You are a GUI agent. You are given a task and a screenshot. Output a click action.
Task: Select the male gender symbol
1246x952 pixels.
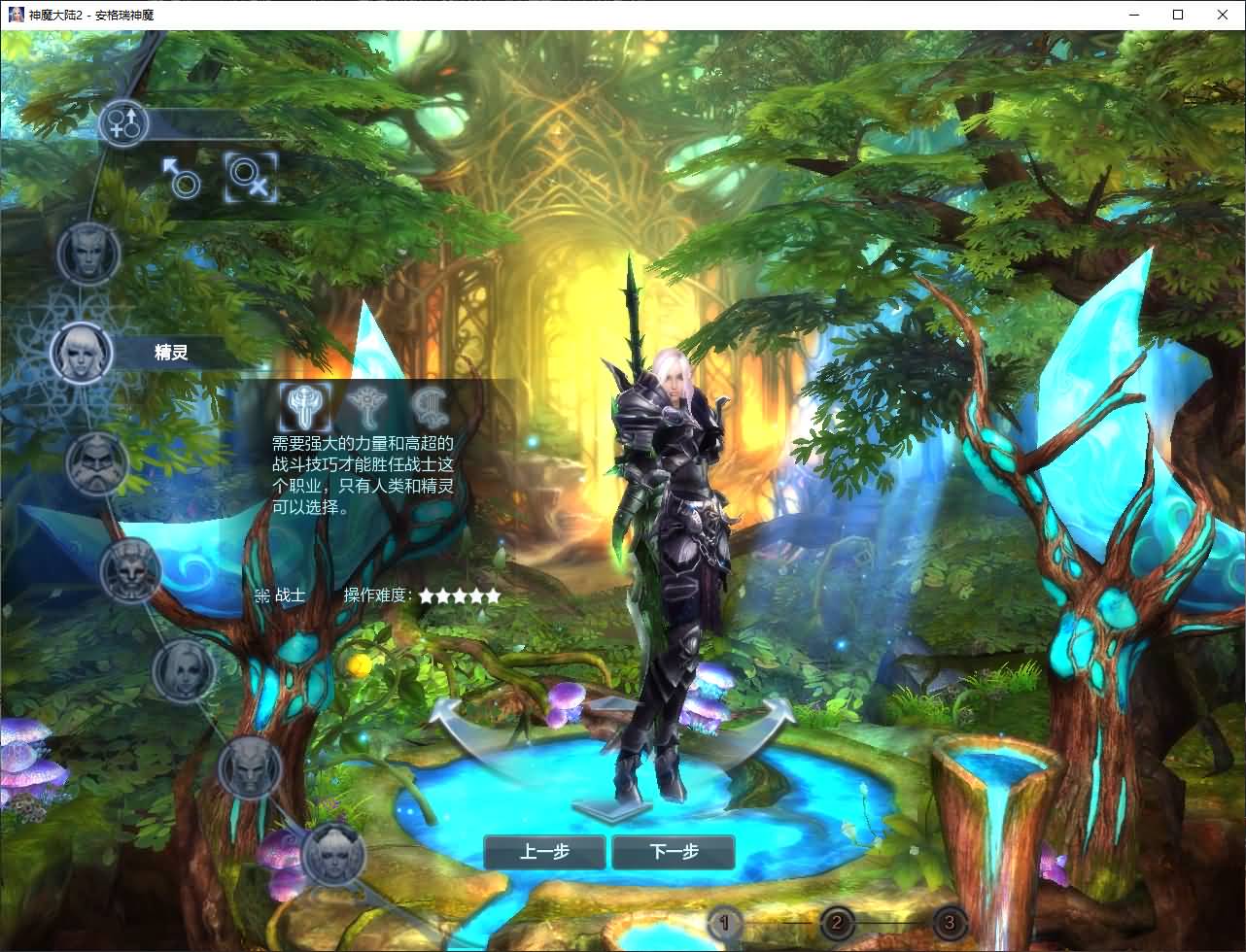[182, 178]
